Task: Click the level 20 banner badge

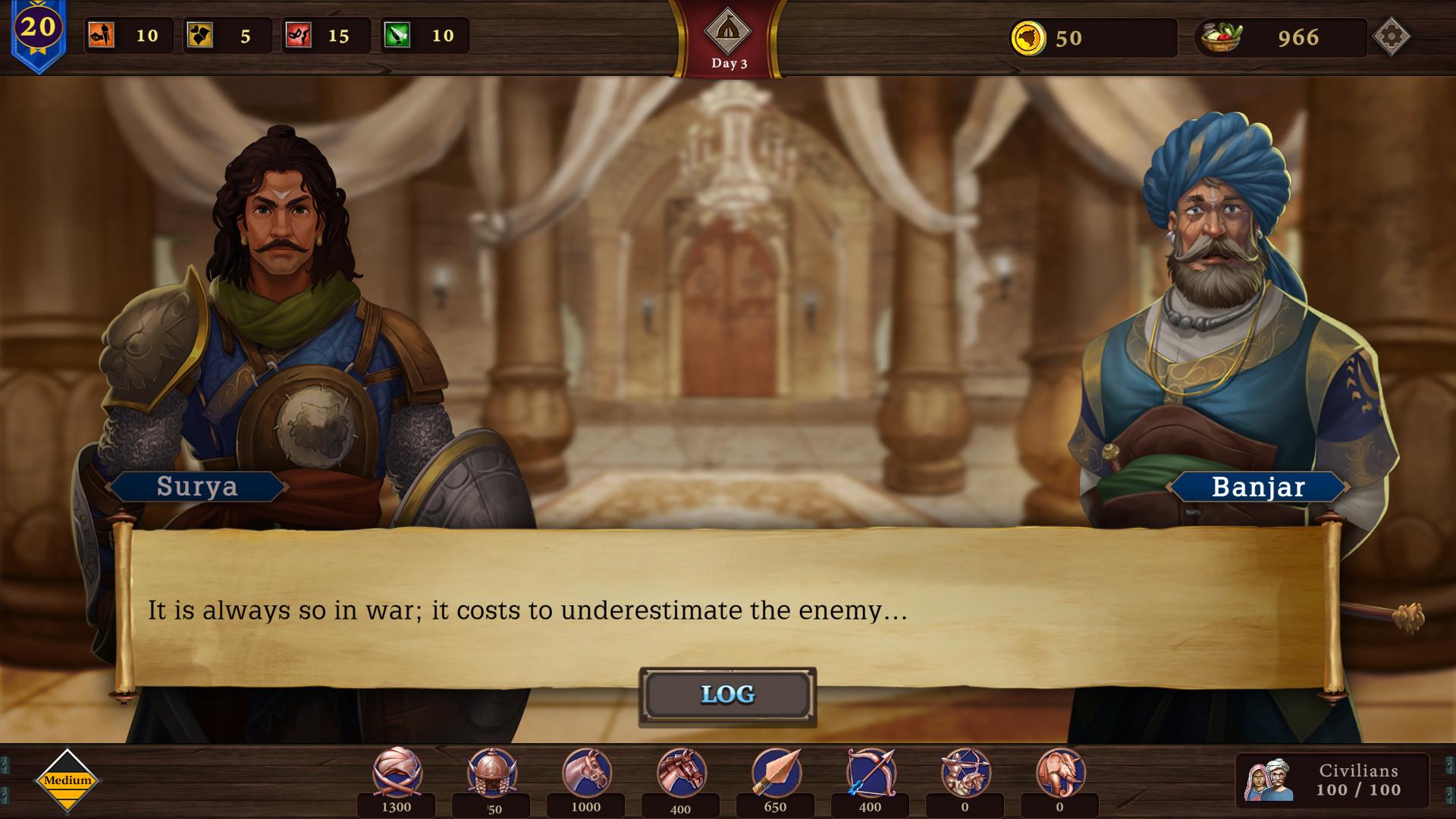Action: point(38,30)
